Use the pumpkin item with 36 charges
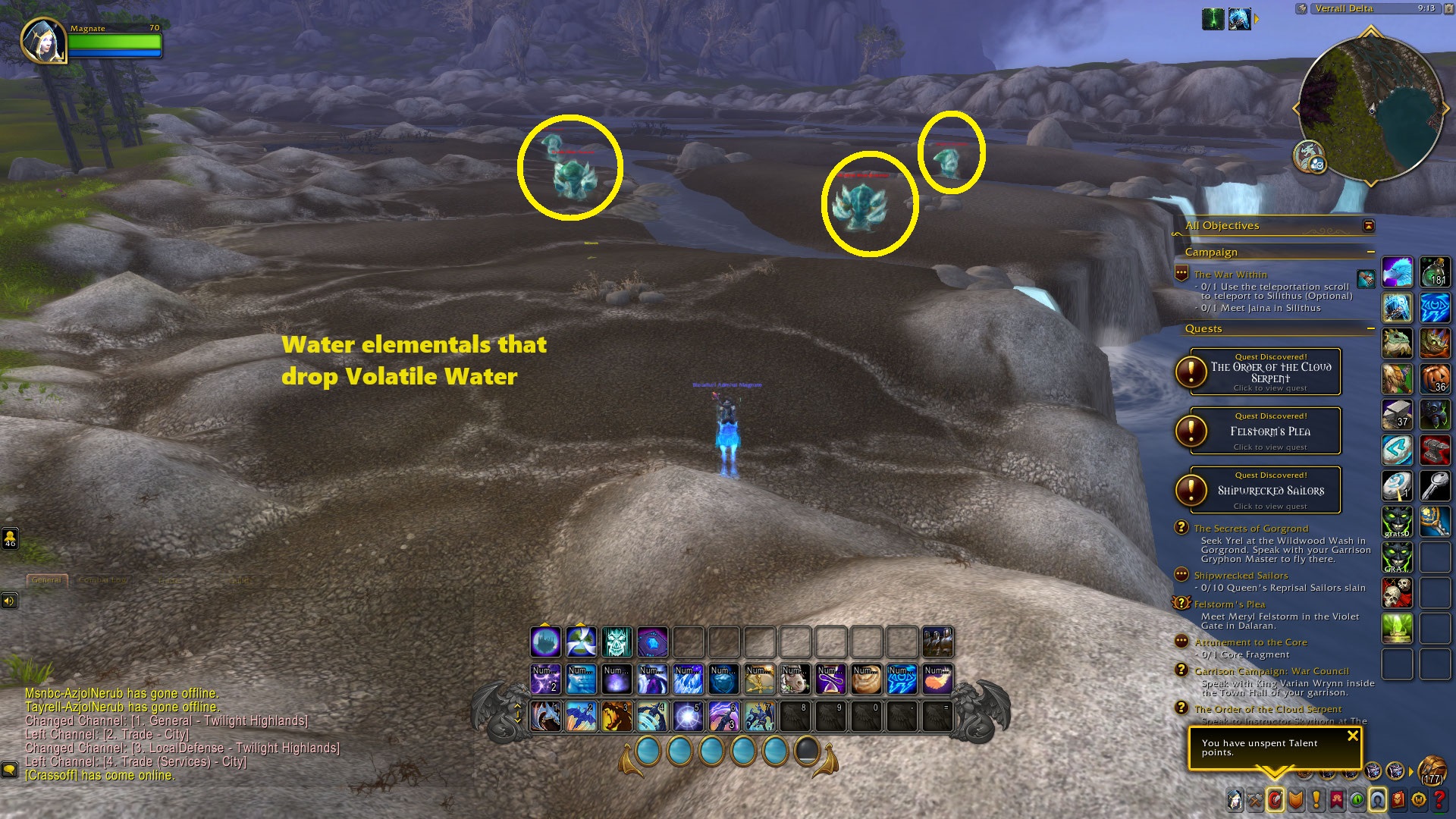Image resolution: width=1456 pixels, height=819 pixels. [x=1435, y=378]
